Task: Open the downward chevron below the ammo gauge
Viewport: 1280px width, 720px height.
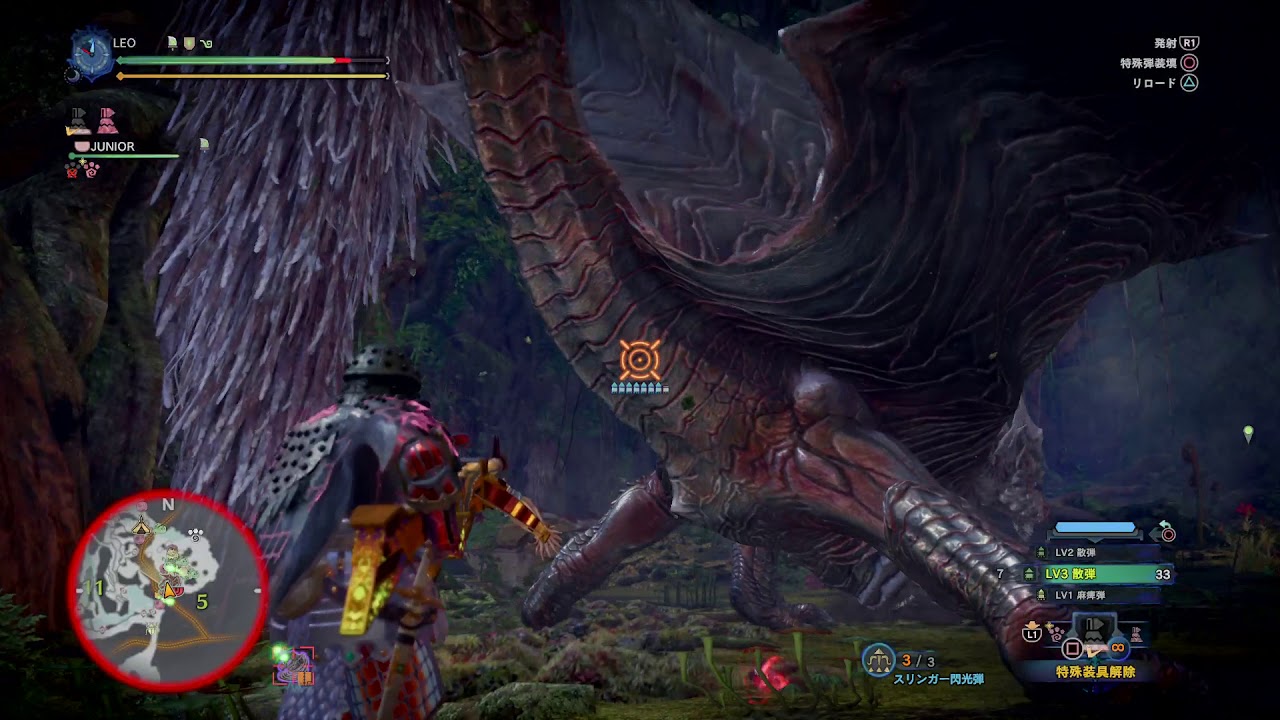Action: pyautogui.click(x=1094, y=539)
